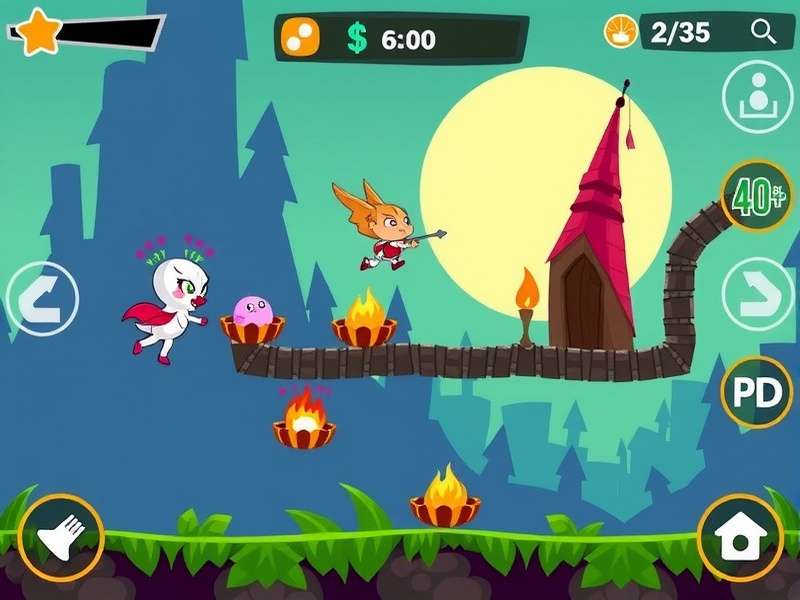Tap the left arrow movement button
Image resolution: width=800 pixels, height=600 pixels.
point(42,298)
